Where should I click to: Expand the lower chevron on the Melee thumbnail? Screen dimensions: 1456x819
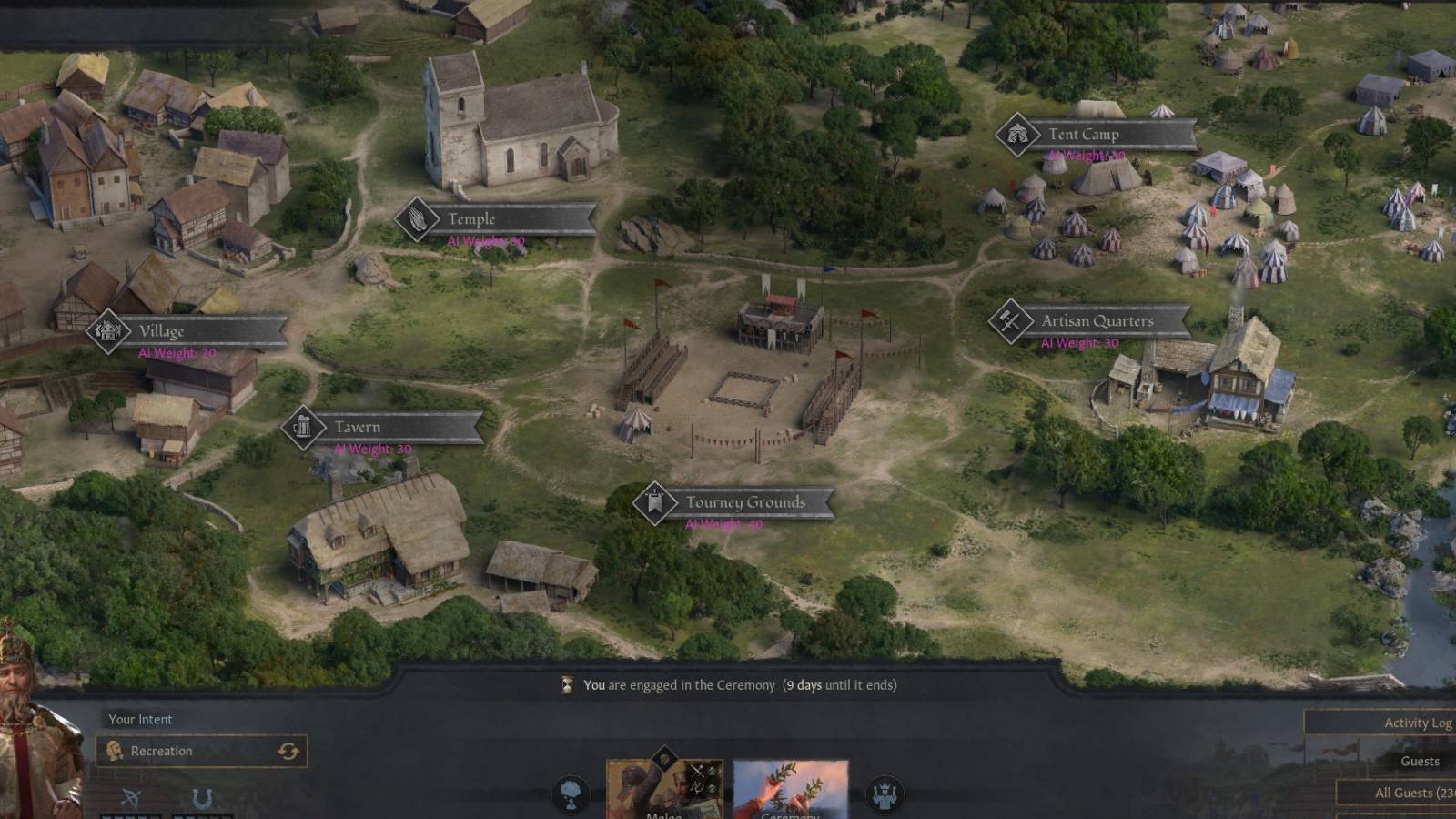pyautogui.click(x=713, y=788)
